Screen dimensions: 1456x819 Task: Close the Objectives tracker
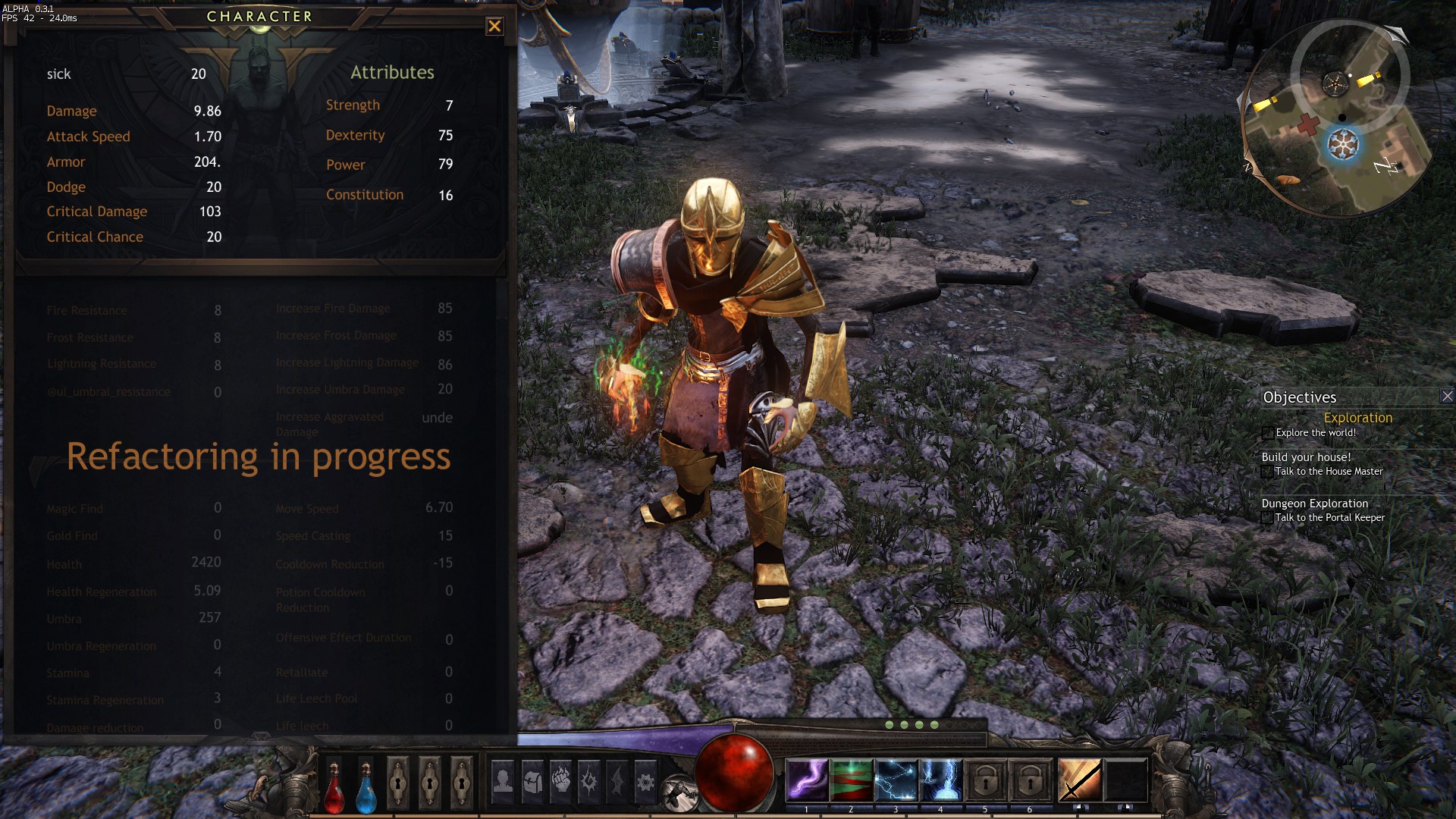click(1447, 396)
